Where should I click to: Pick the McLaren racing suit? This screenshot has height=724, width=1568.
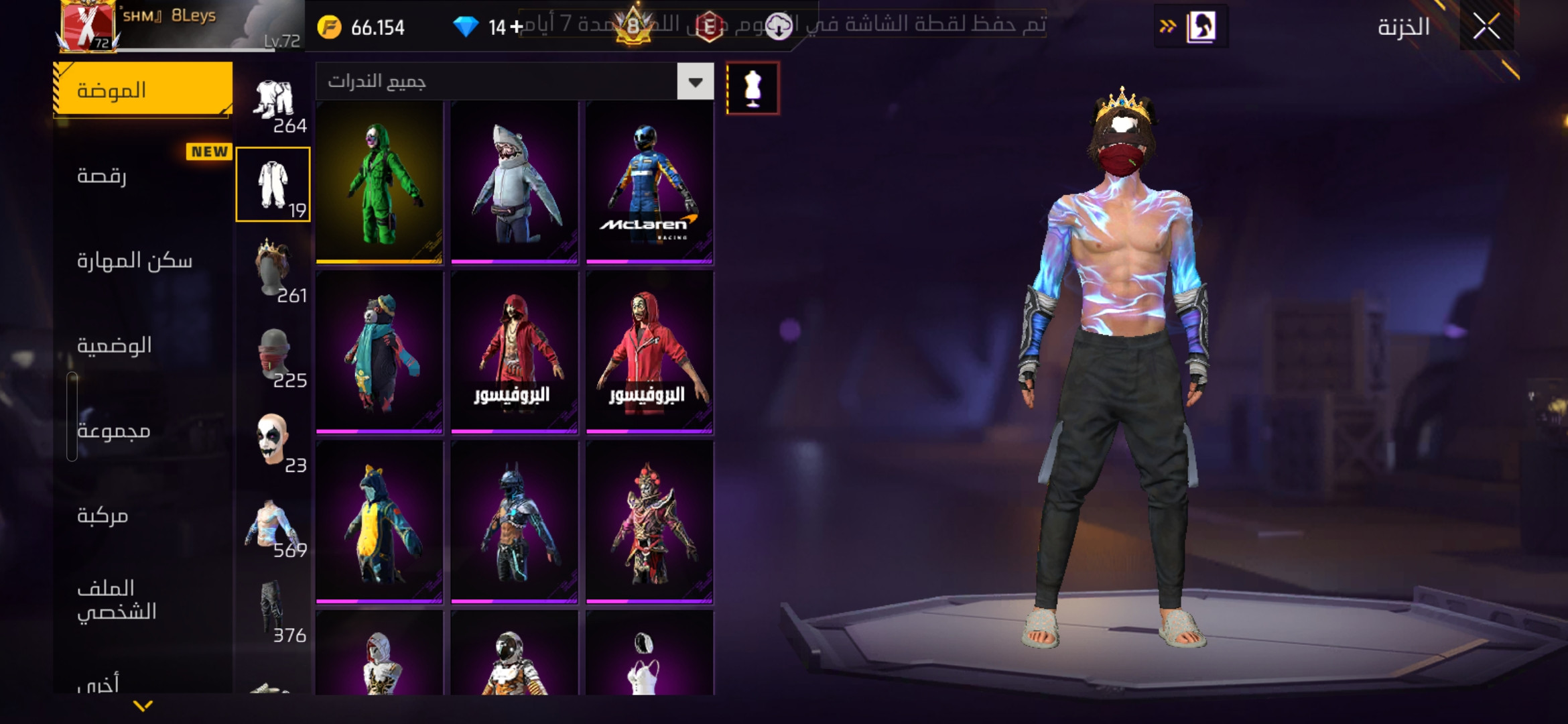click(649, 182)
